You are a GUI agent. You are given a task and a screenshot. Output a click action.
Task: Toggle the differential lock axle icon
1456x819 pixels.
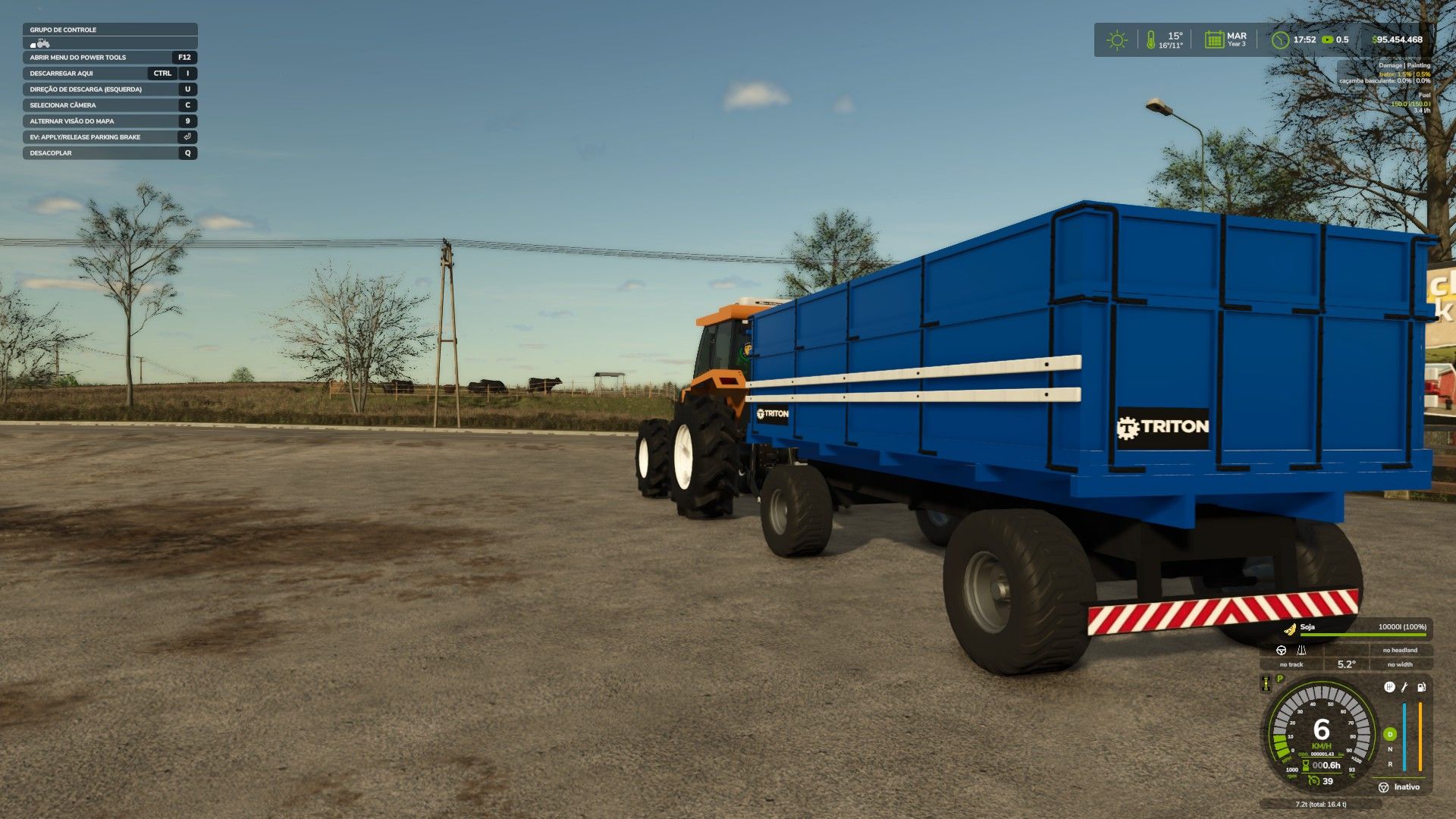[x=1266, y=684]
